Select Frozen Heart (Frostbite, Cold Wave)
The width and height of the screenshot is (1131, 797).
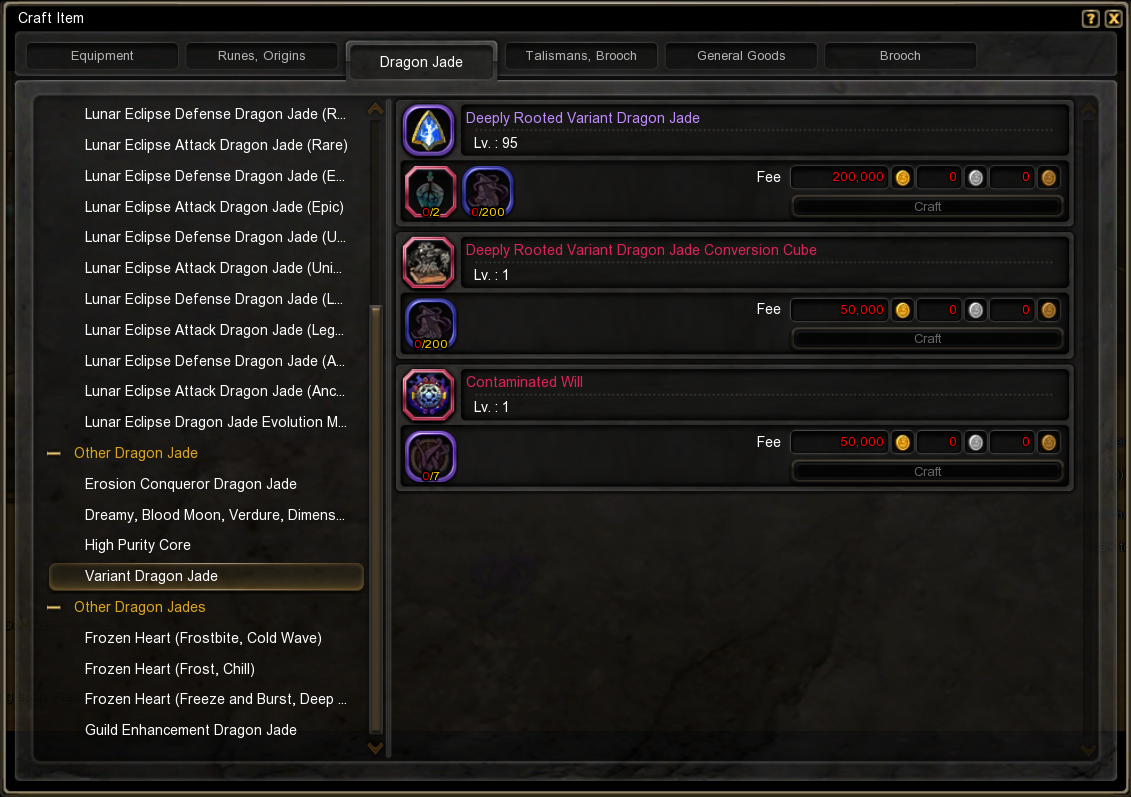tap(203, 638)
